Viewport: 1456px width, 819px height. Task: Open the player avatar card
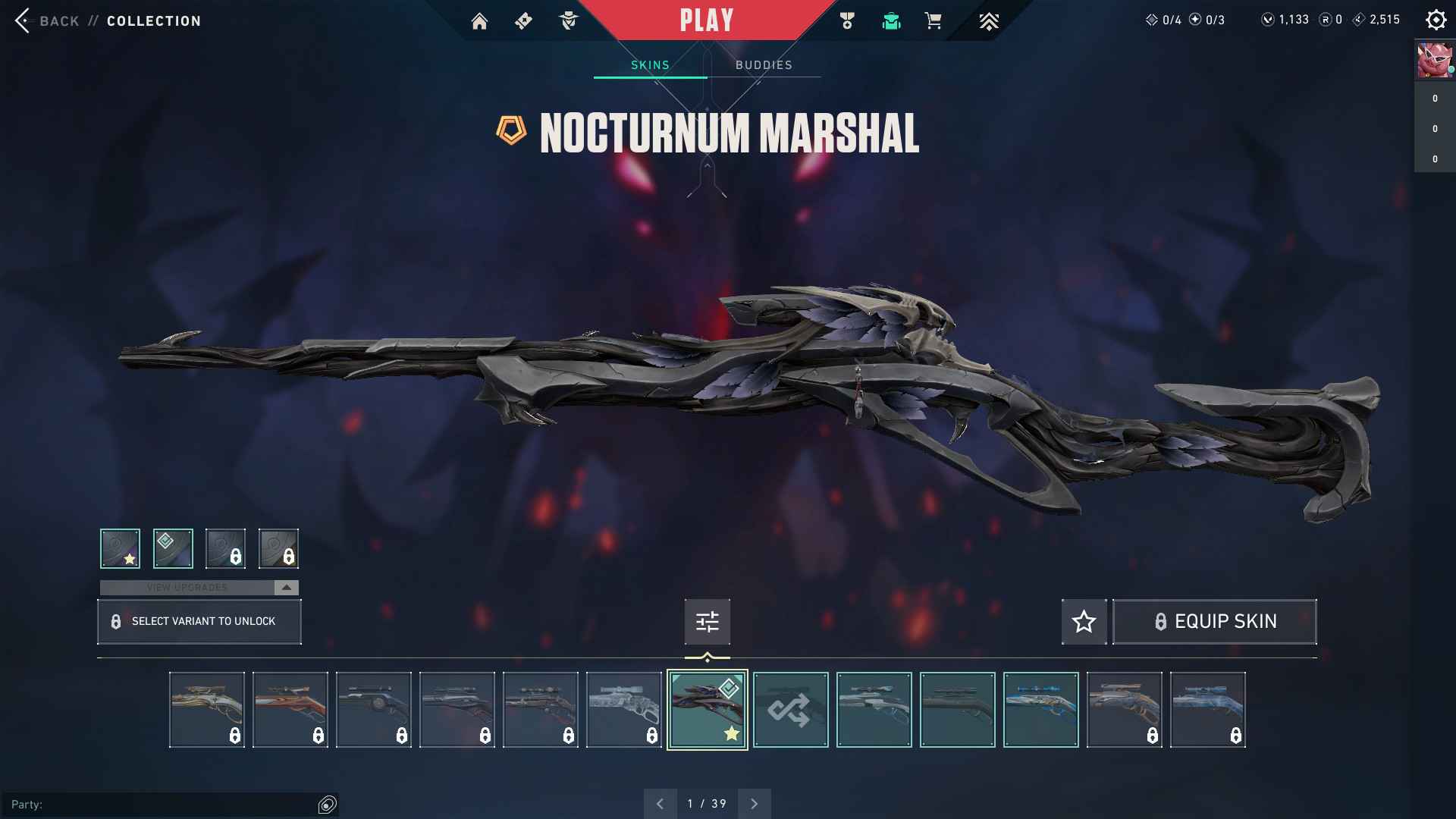point(1434,61)
